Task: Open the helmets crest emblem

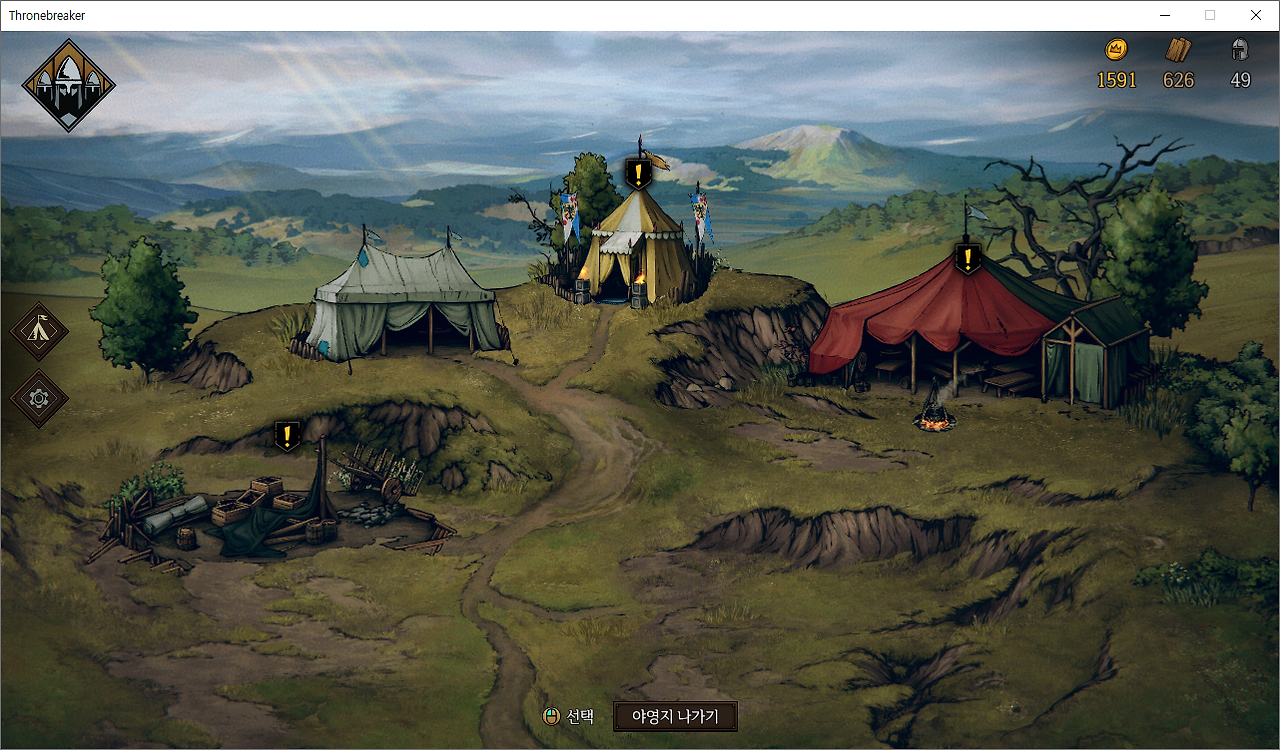Action: (68, 85)
